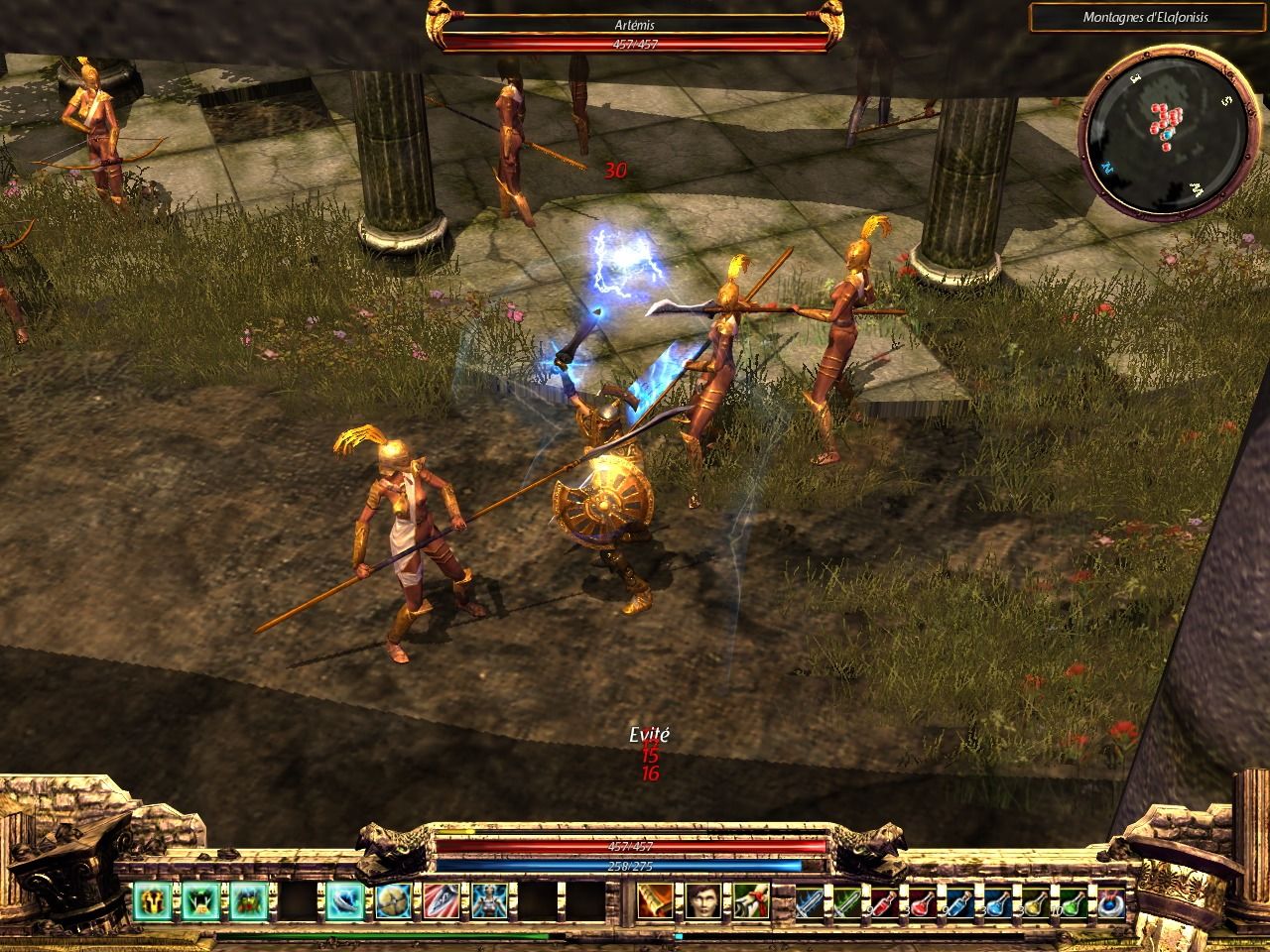Use the green scroll with red ribbon
The width and height of the screenshot is (1270, 952).
(751, 900)
